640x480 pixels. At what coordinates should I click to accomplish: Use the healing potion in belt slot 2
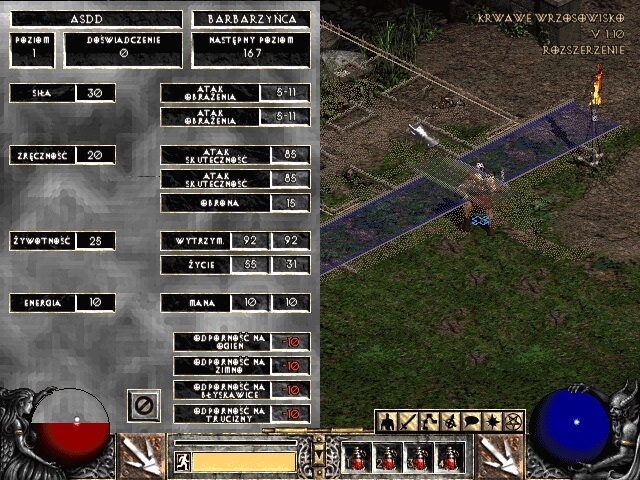click(388, 458)
